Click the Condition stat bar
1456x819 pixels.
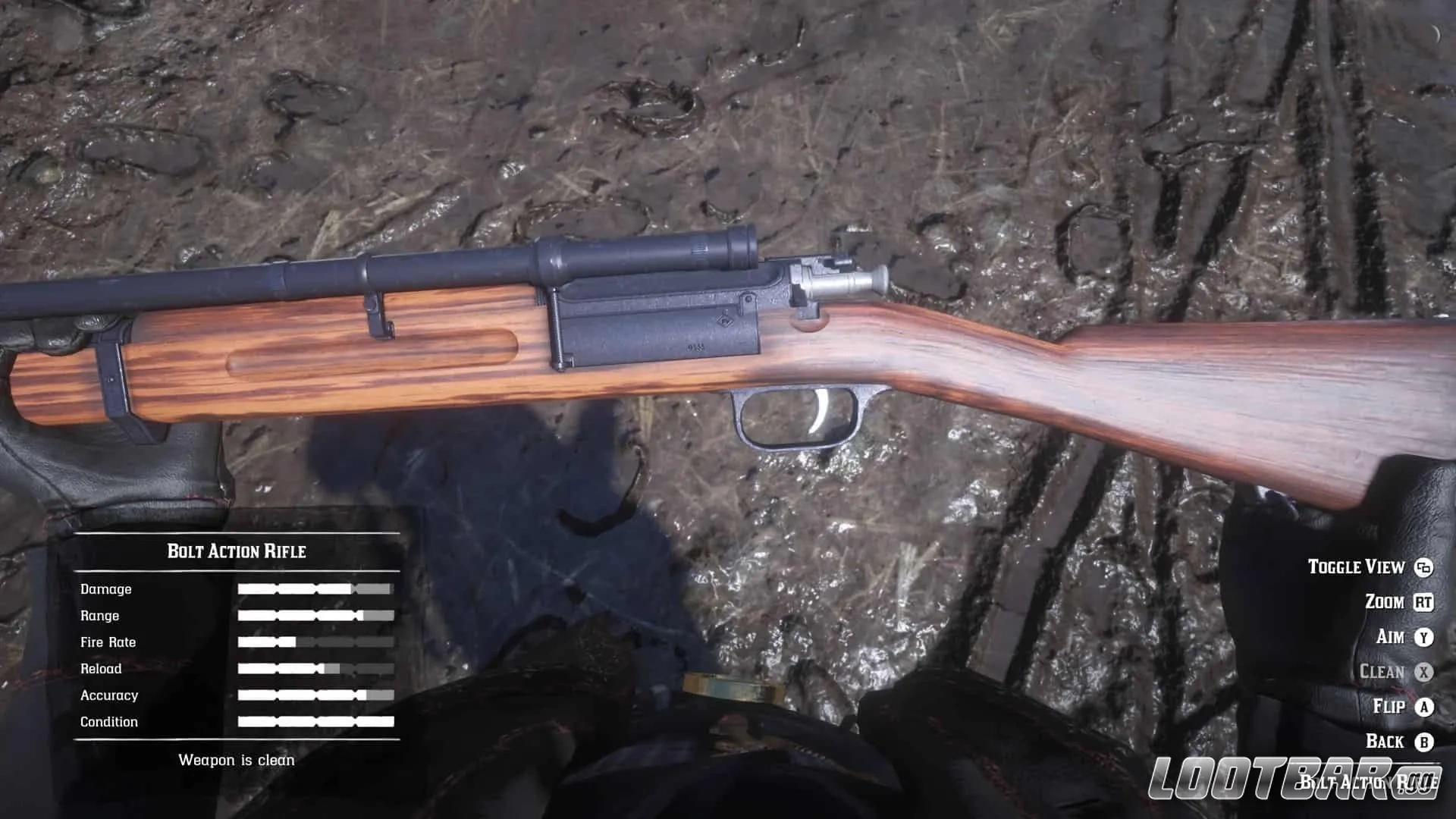coord(315,721)
